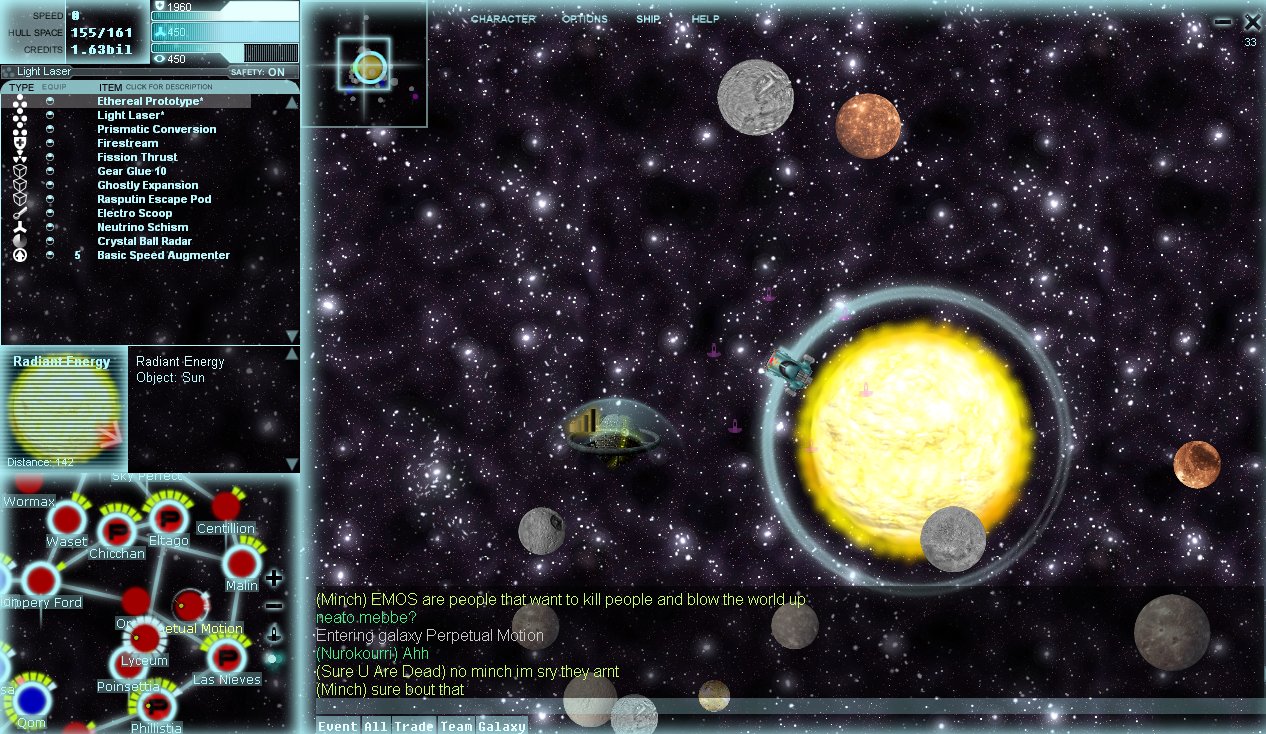Click the Basic Speed Augmenter item
The image size is (1266, 734).
coord(163,255)
